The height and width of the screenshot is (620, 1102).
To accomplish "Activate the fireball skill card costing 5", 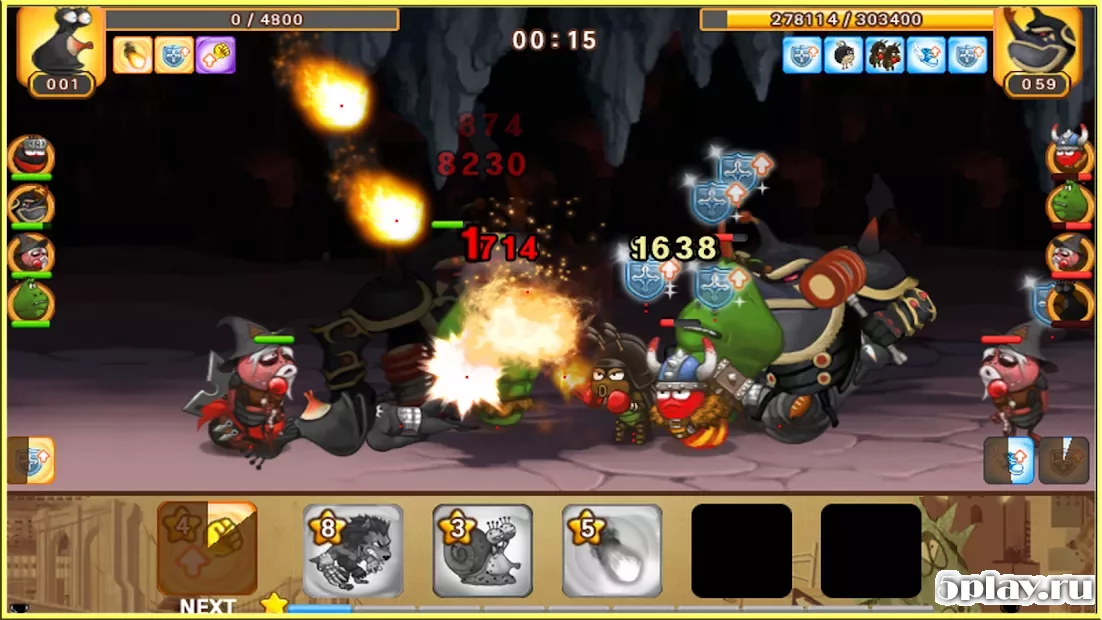I will click(x=612, y=551).
